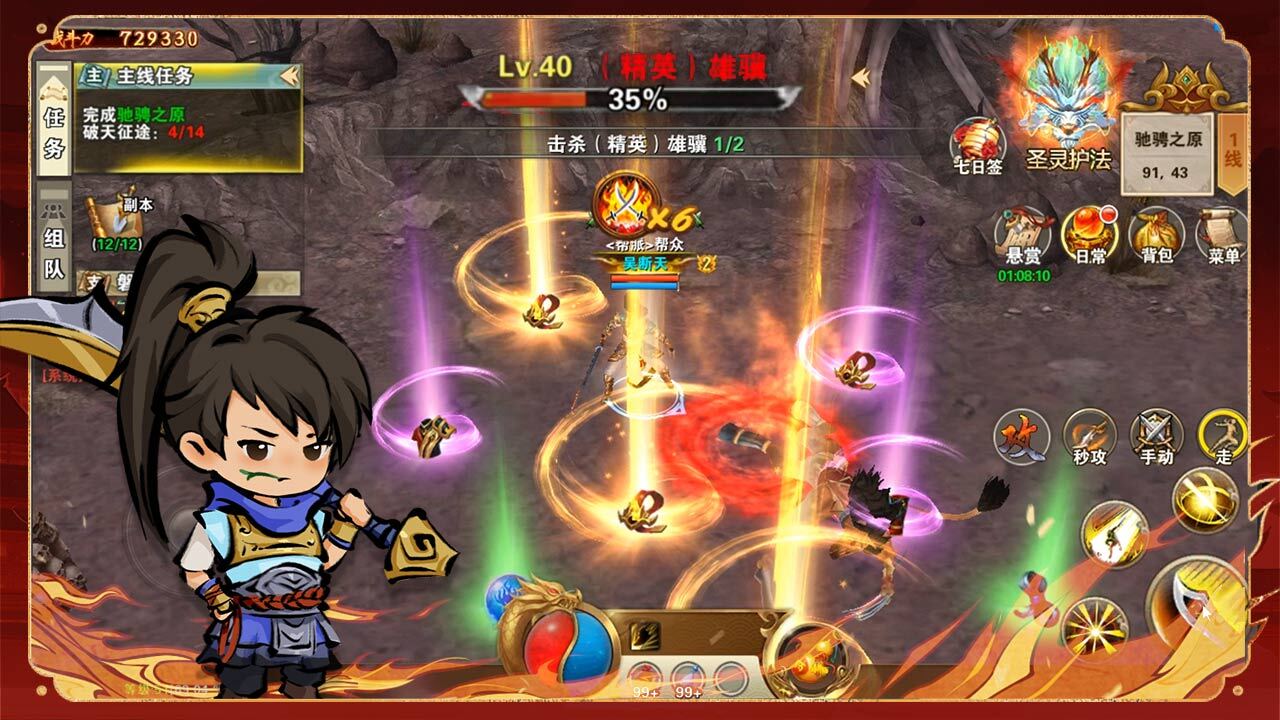
Task: Use the large axe basic attack button
Action: click(1195, 605)
